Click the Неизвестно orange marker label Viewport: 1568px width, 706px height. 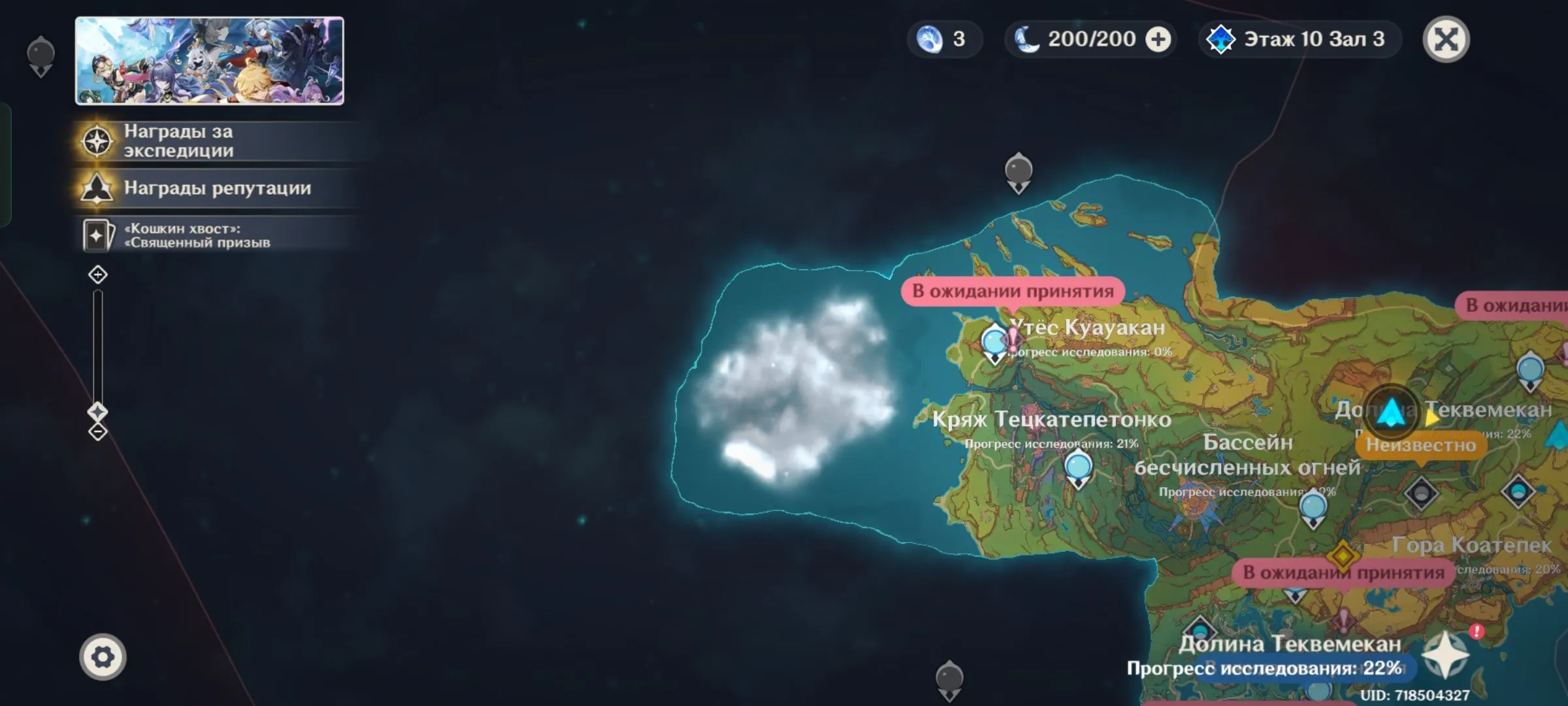click(1421, 445)
